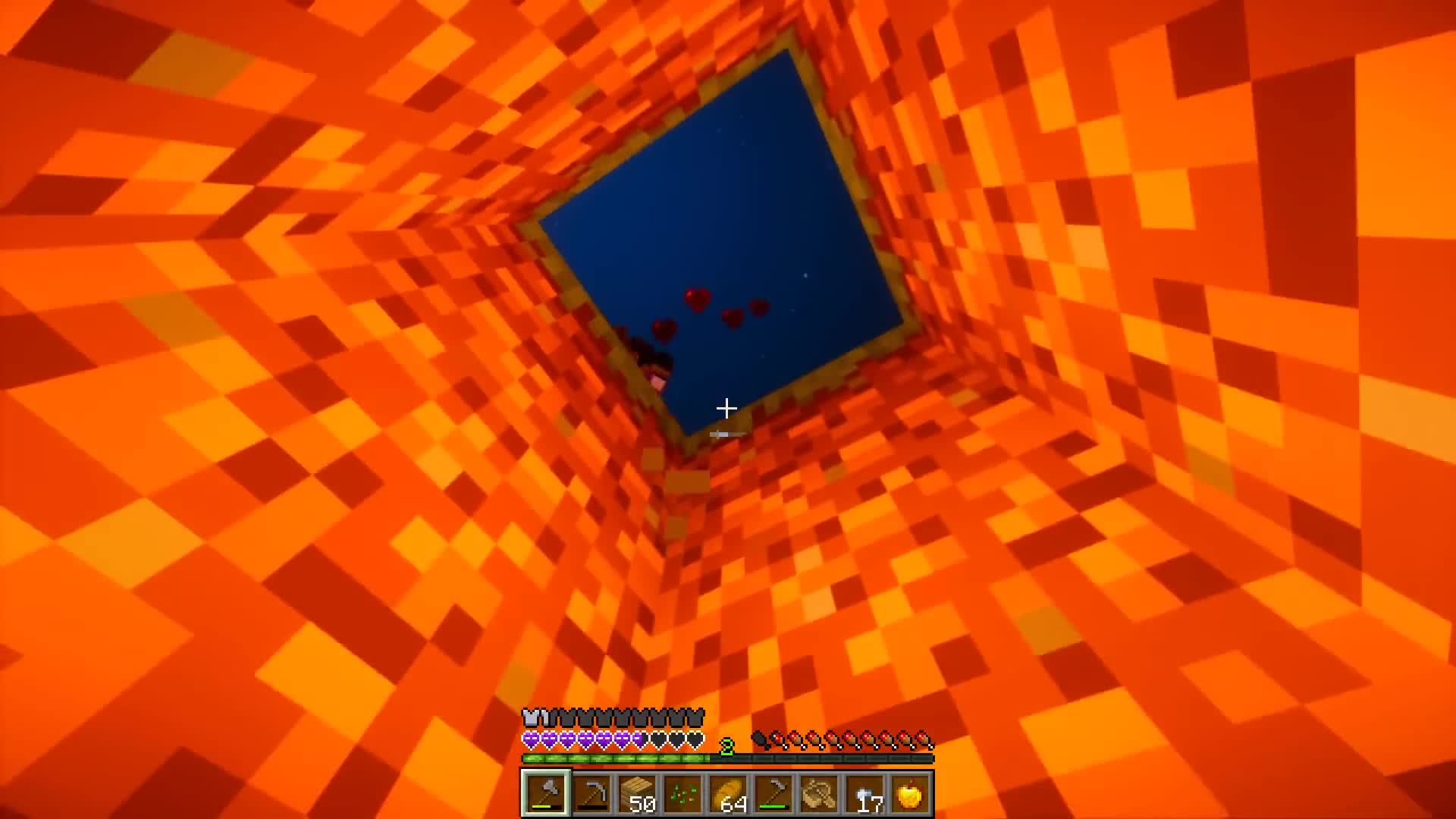Click the experience level number 2
This screenshot has height=819, width=1456.
pos(726,745)
